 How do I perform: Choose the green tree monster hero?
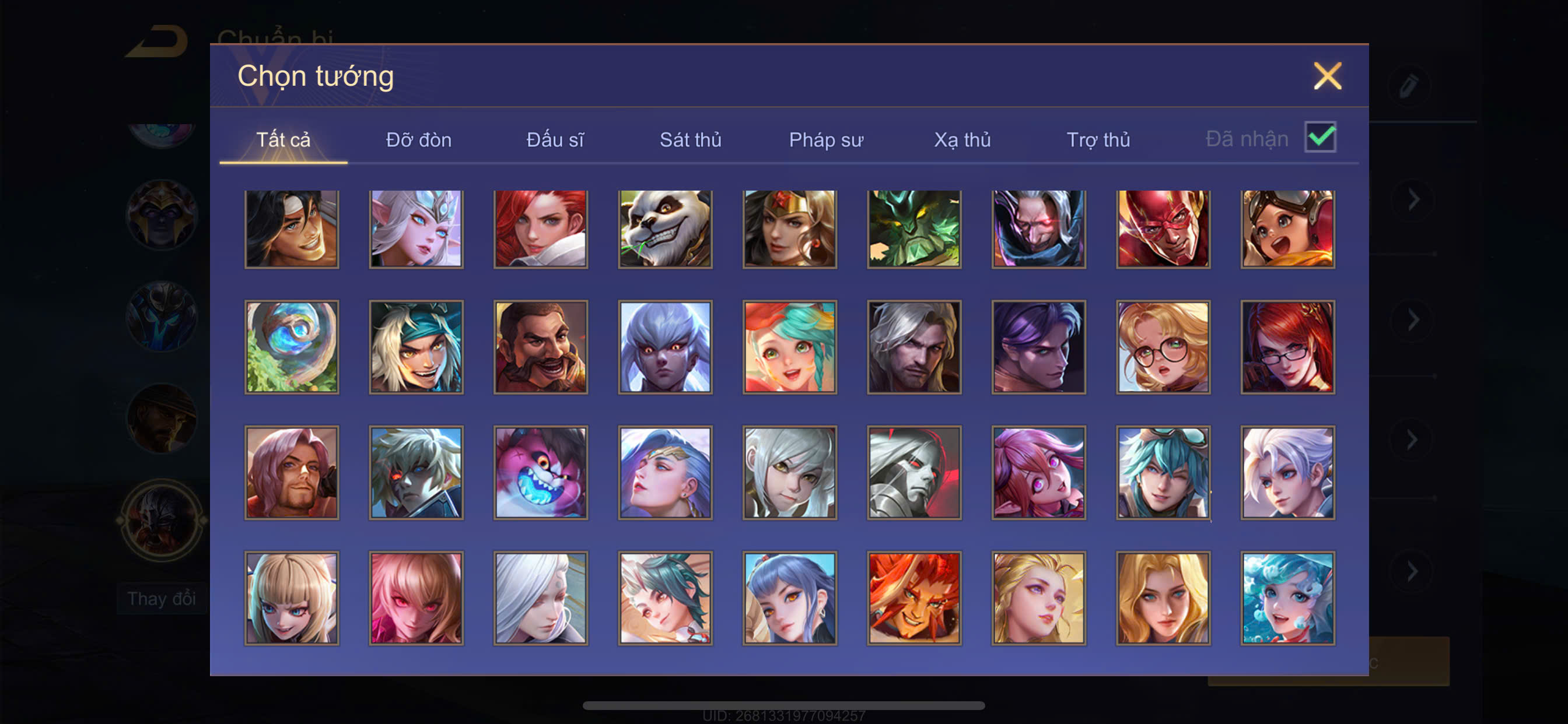click(914, 229)
